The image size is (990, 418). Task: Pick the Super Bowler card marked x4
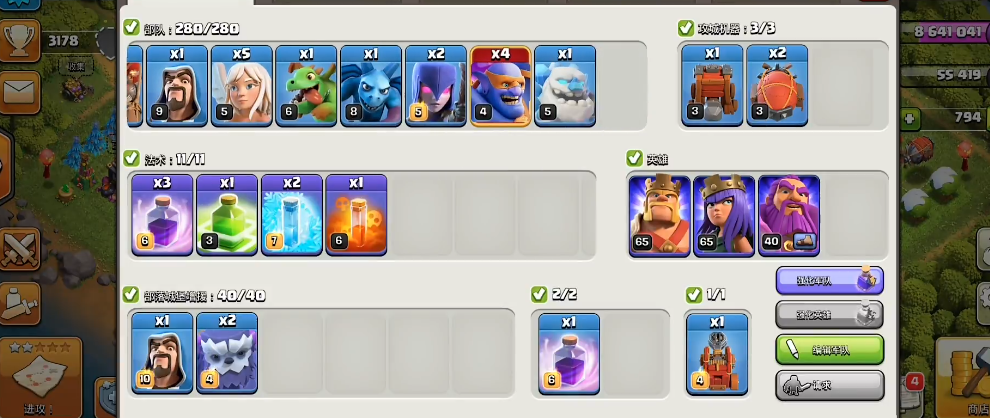point(501,85)
